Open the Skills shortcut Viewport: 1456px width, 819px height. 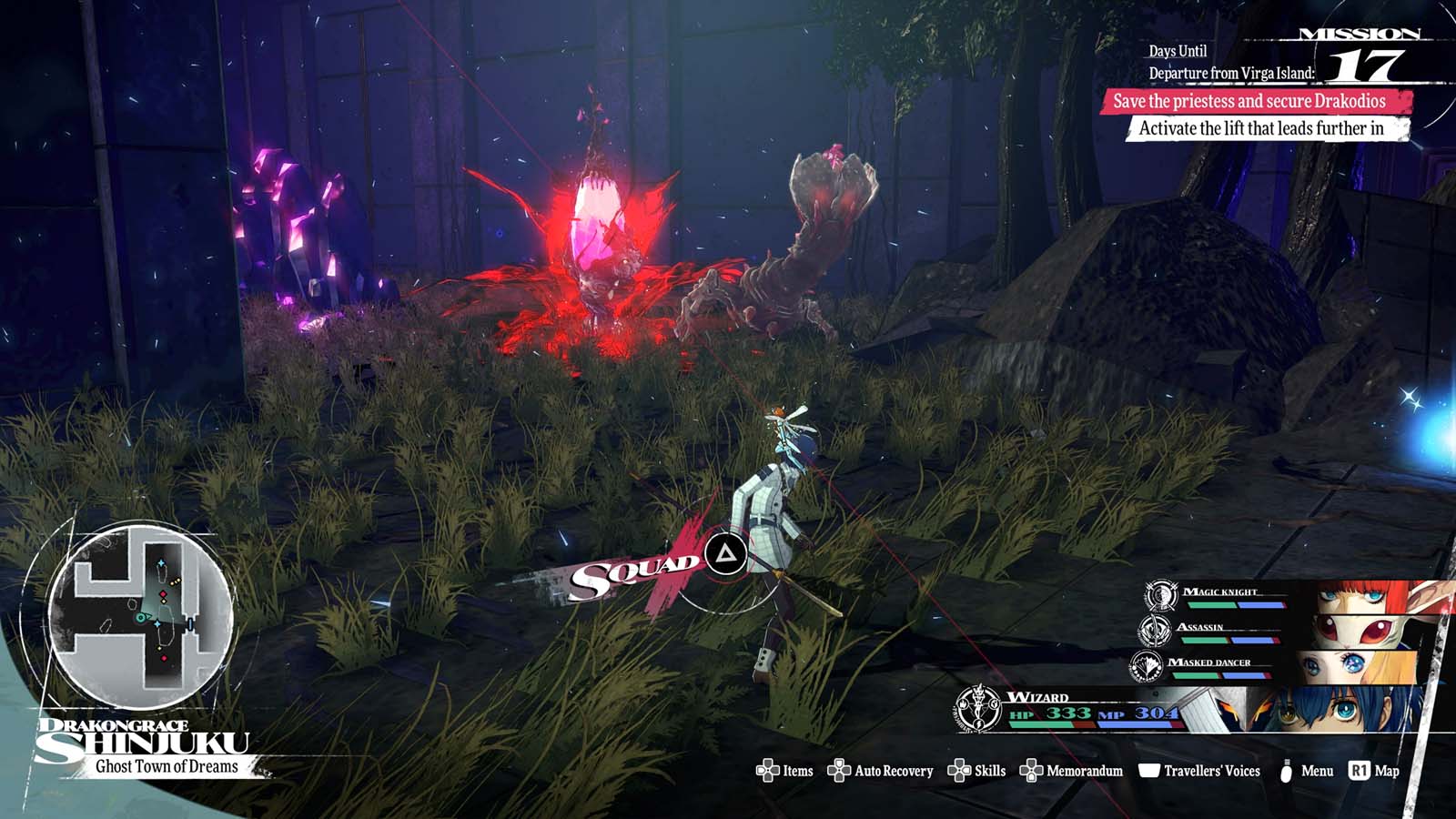(976, 771)
